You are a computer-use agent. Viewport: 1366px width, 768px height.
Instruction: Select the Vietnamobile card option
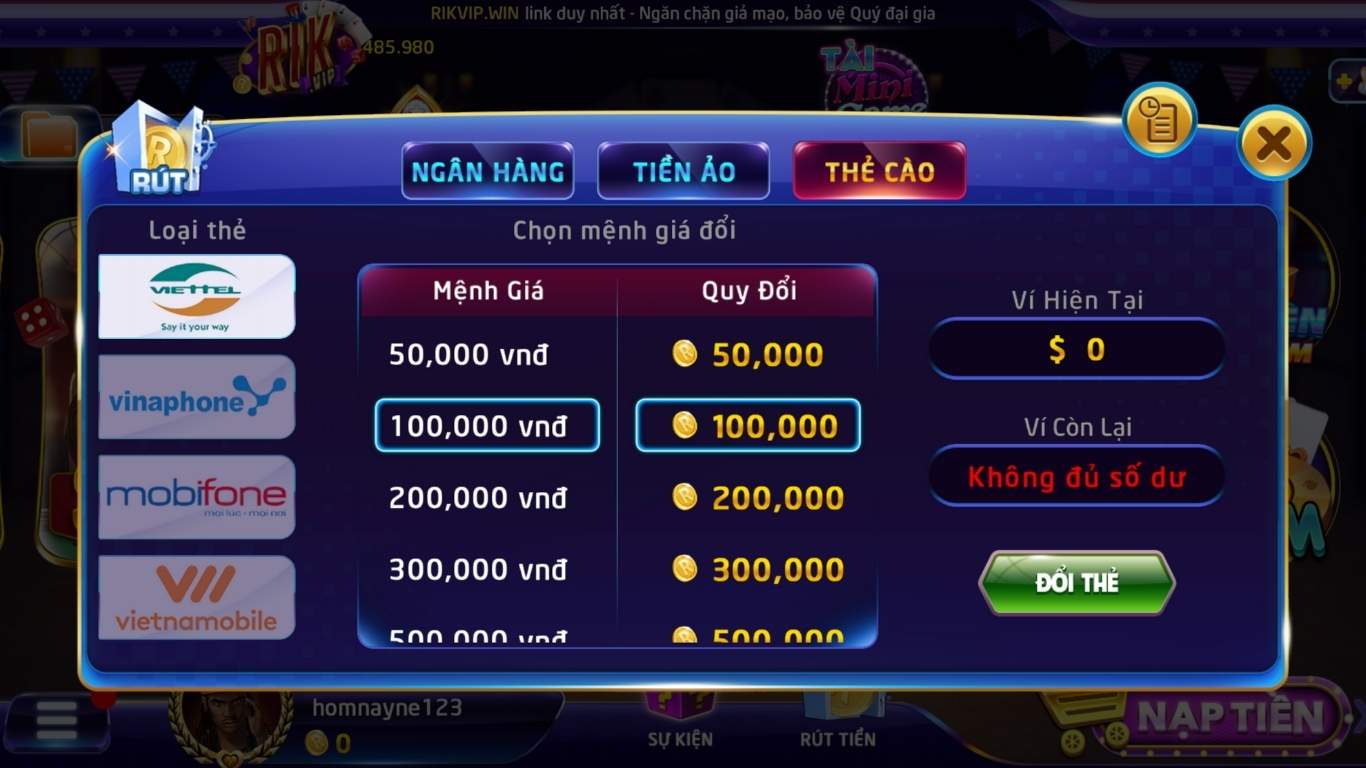click(196, 597)
